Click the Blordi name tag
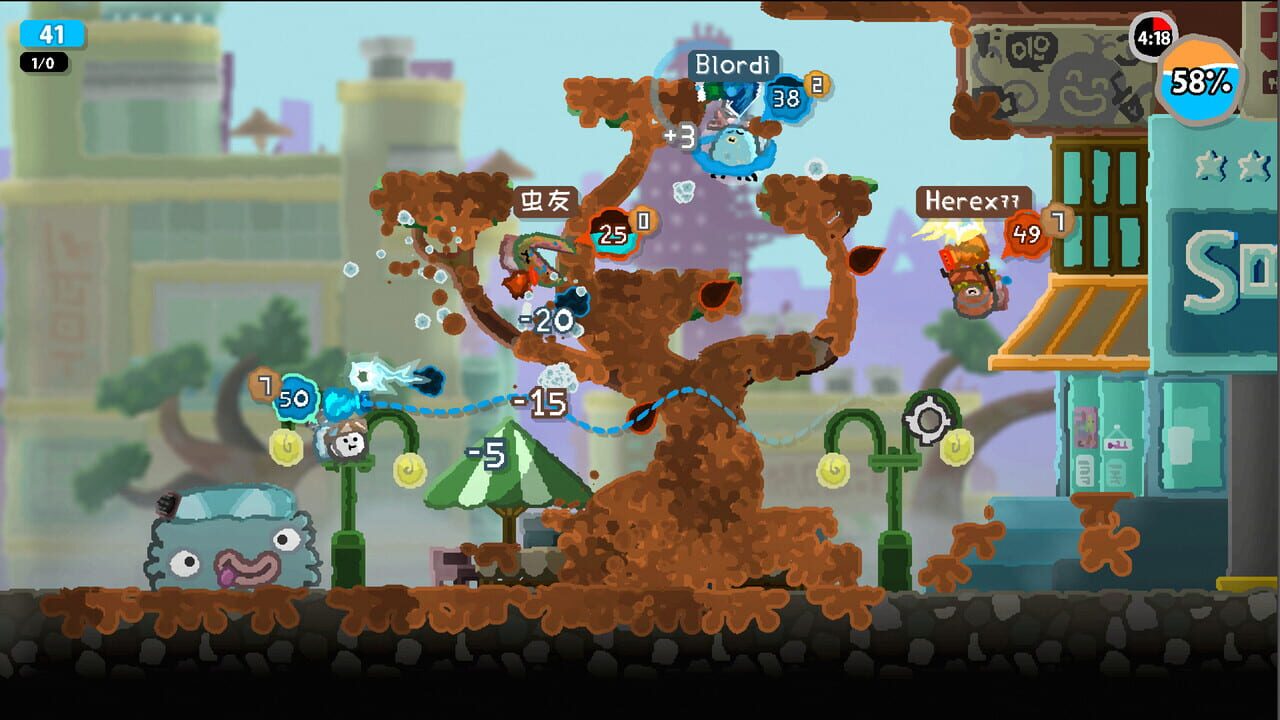 coord(733,63)
